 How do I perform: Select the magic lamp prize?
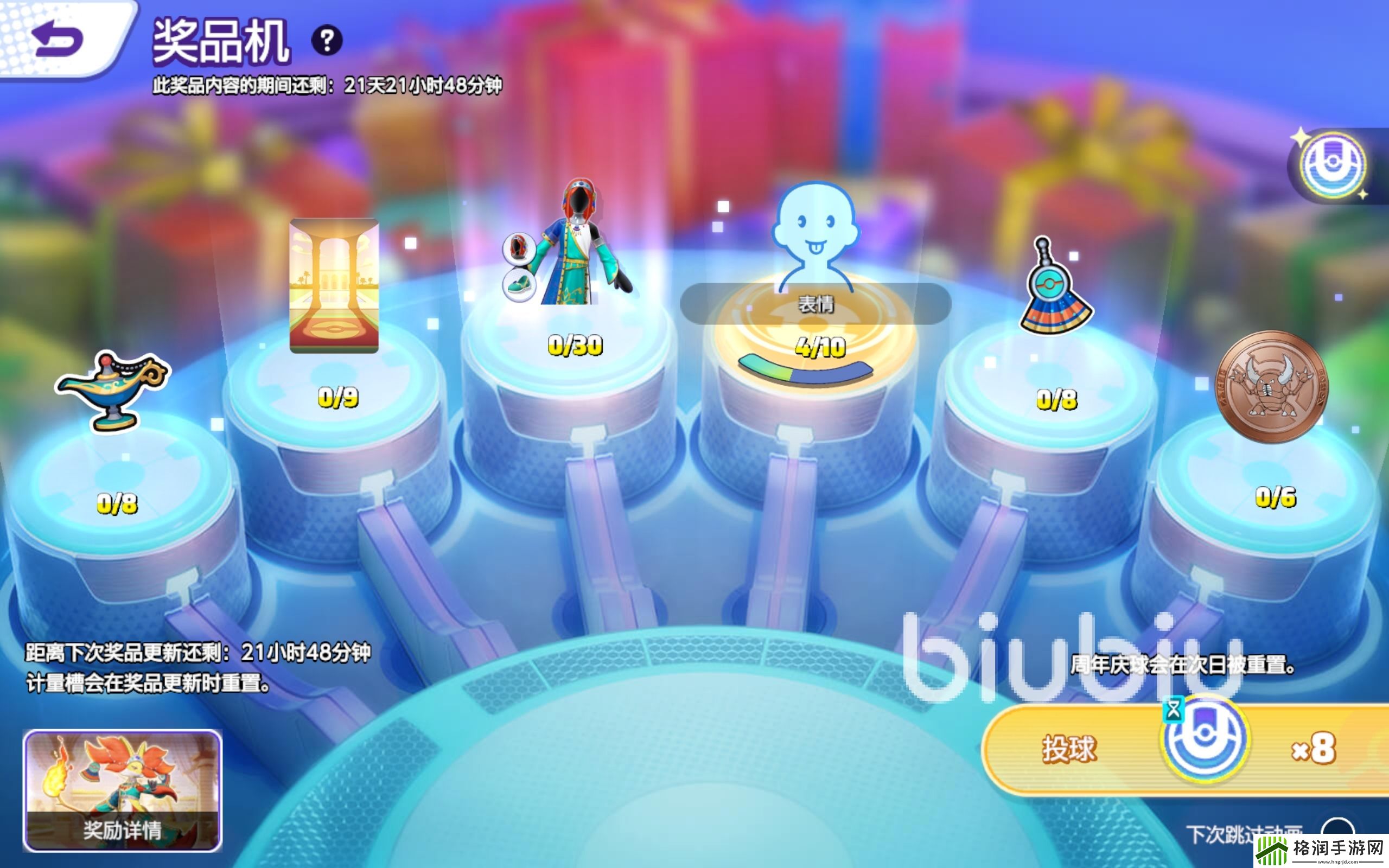[x=113, y=391]
